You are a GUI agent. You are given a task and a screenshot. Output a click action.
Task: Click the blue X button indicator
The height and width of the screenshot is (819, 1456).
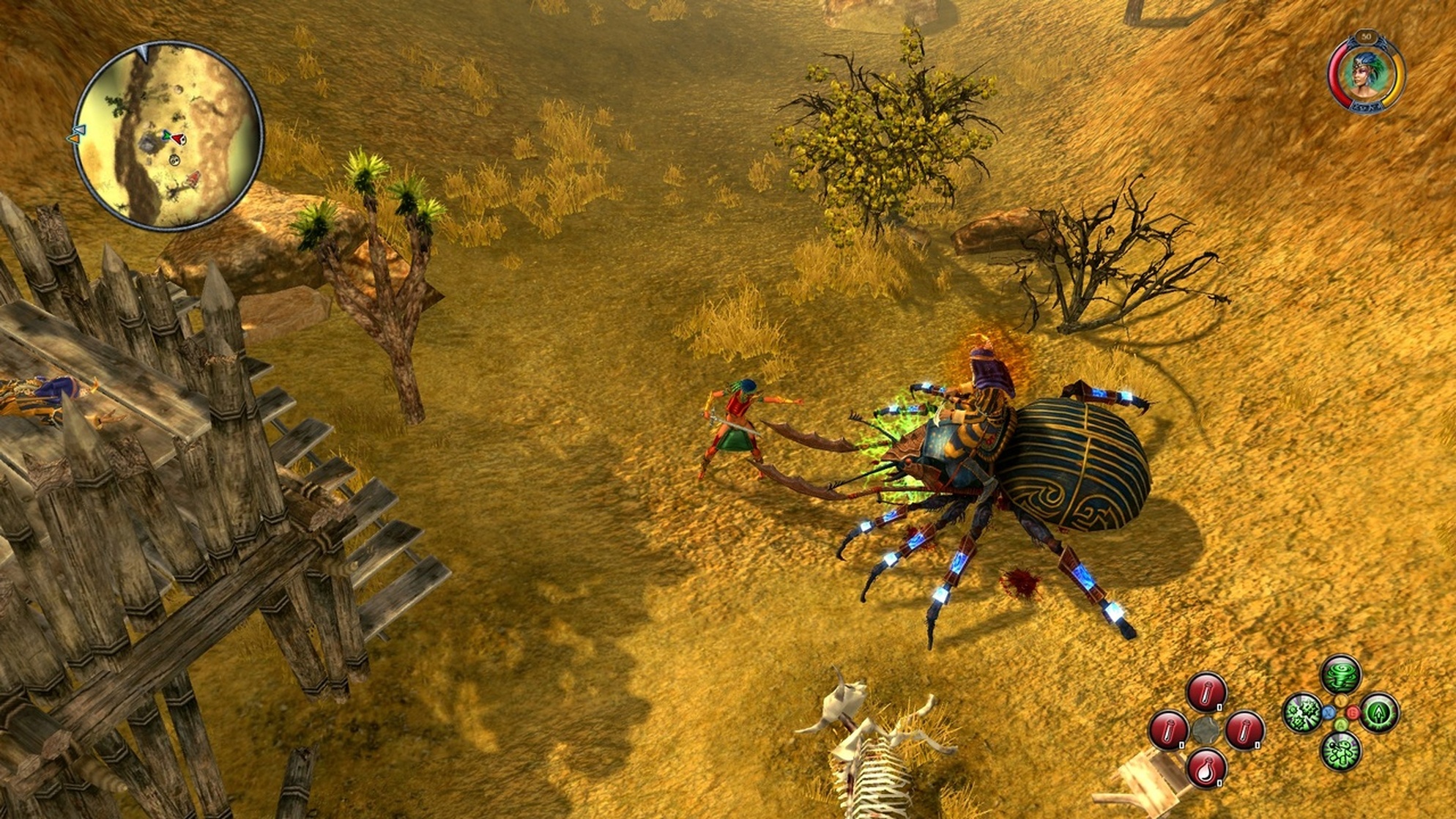(1329, 713)
